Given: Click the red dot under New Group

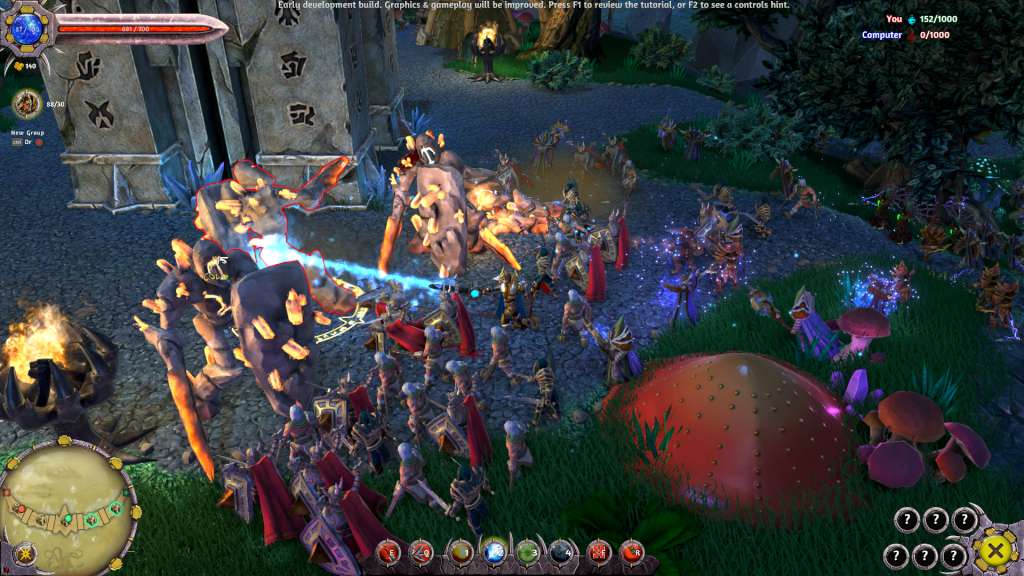Looking at the screenshot, I should (x=39, y=142).
